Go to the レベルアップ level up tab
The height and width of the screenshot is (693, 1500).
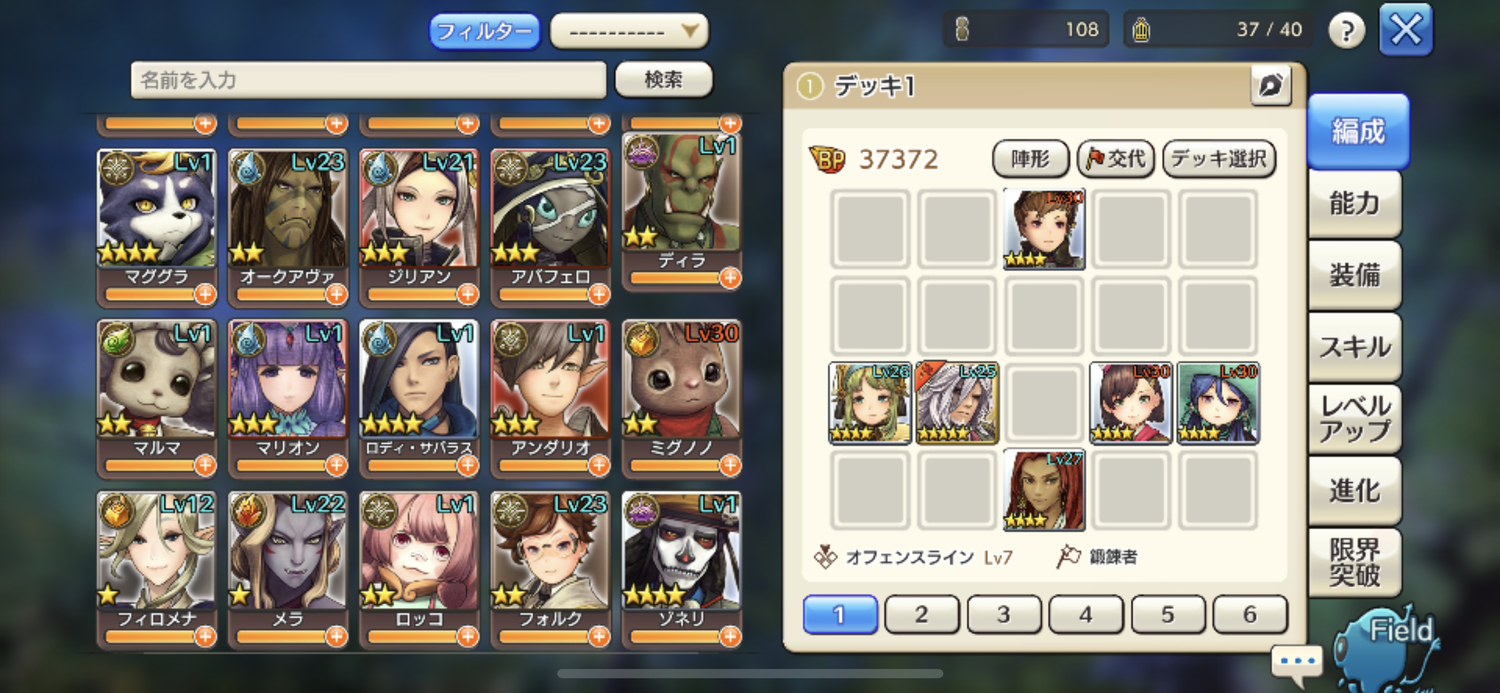coord(1354,420)
